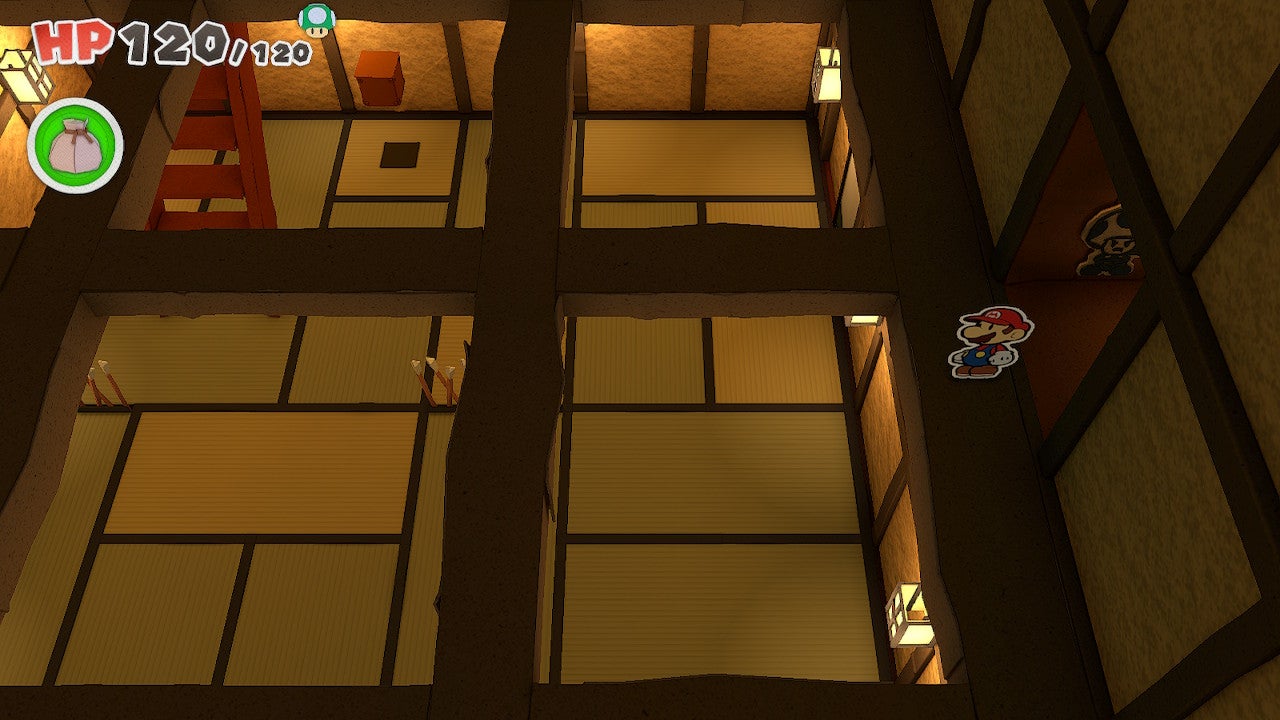
Task: Click the green 1-Up Mushroom icon
Action: click(316, 18)
